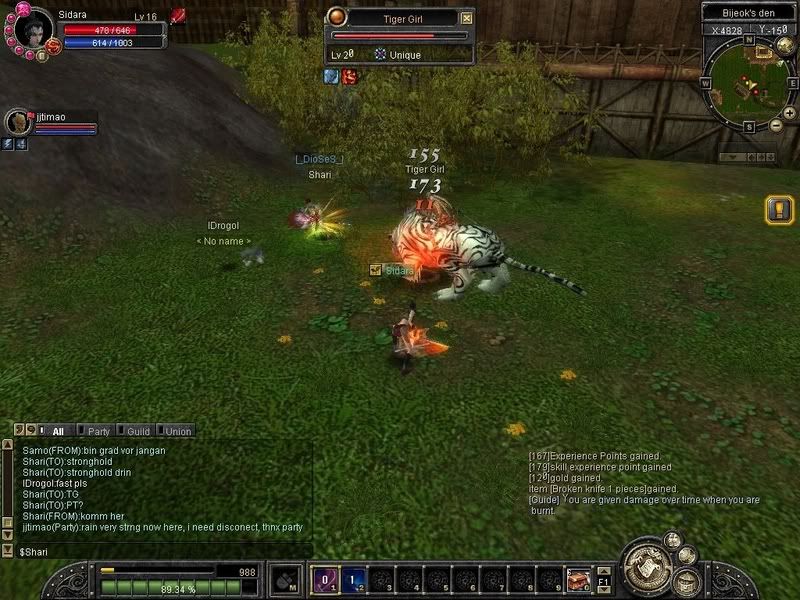This screenshot has width=800, height=600.
Task: Open the yellow exclamation notification
Action: (x=779, y=209)
